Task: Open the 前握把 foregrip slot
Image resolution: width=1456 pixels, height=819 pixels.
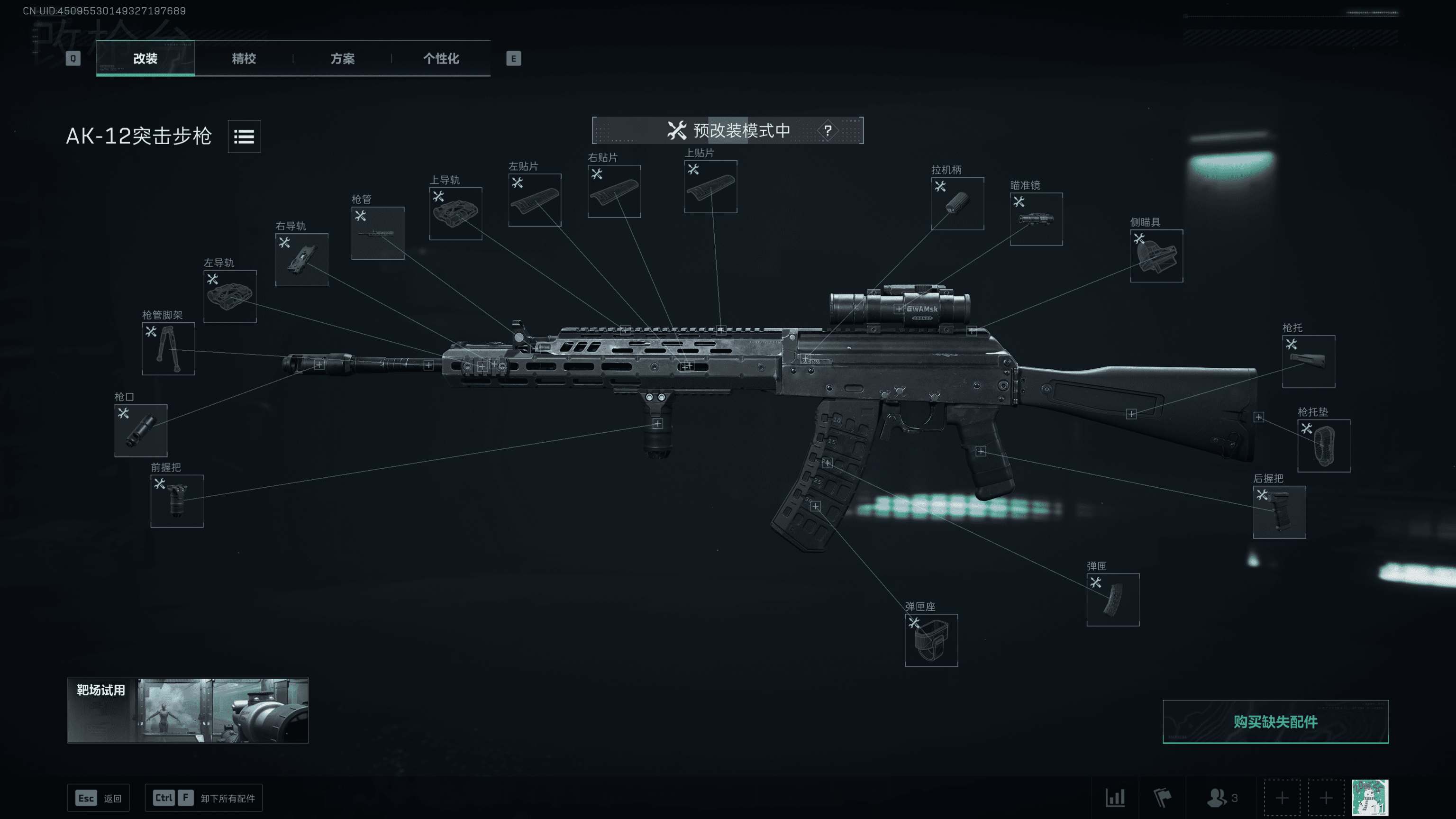Action: (x=177, y=502)
